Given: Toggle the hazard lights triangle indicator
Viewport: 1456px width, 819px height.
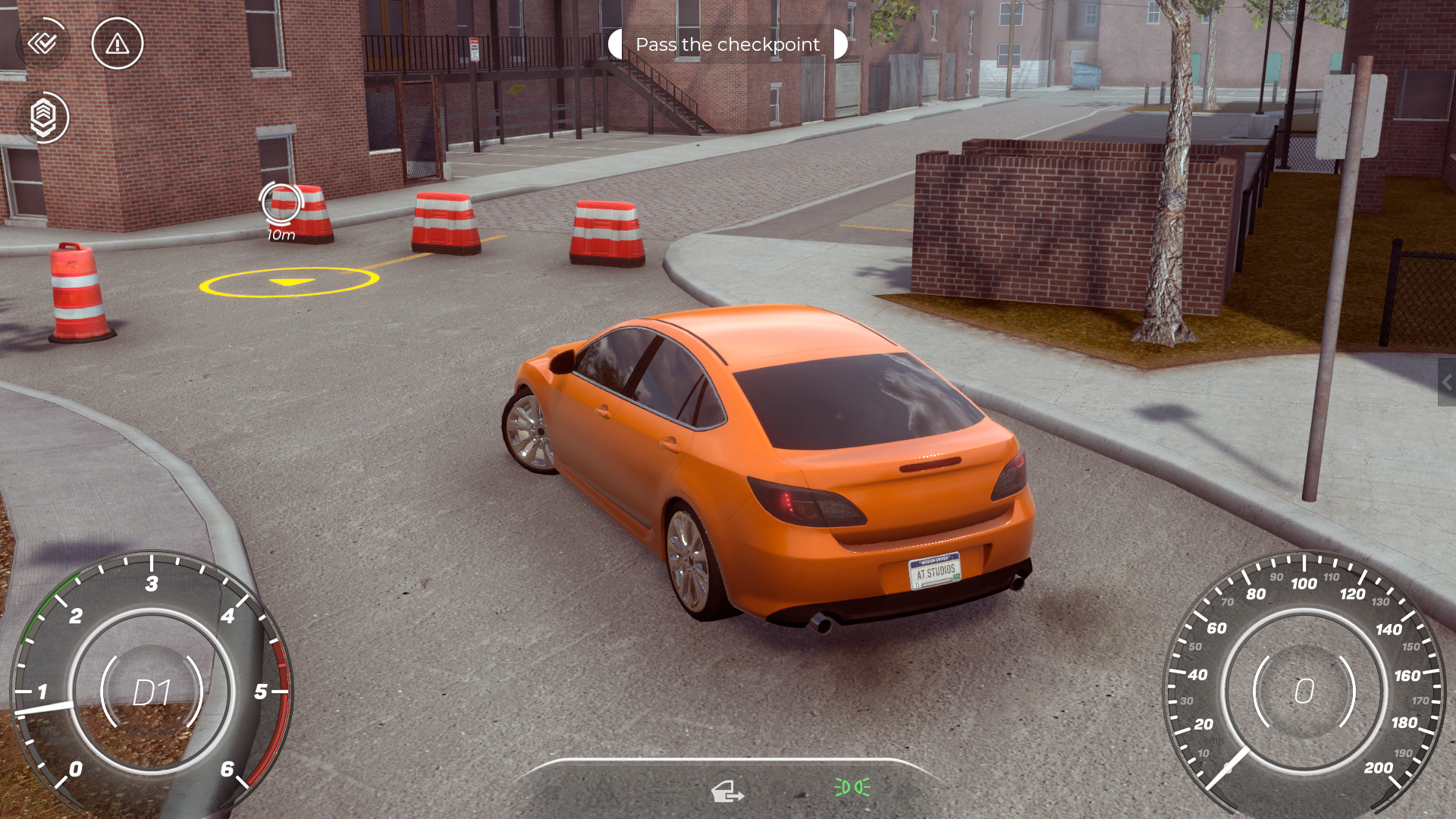Looking at the screenshot, I should pyautogui.click(x=603, y=792).
